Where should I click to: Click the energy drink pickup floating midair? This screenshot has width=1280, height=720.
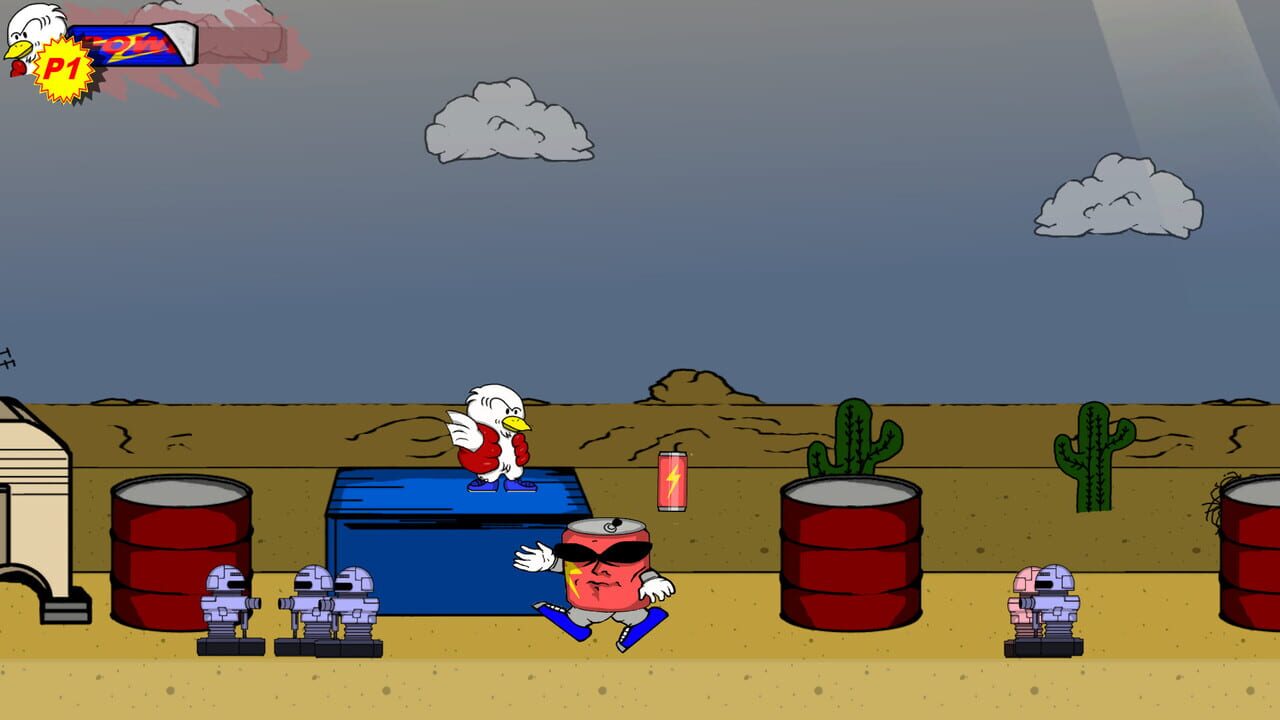pos(670,483)
